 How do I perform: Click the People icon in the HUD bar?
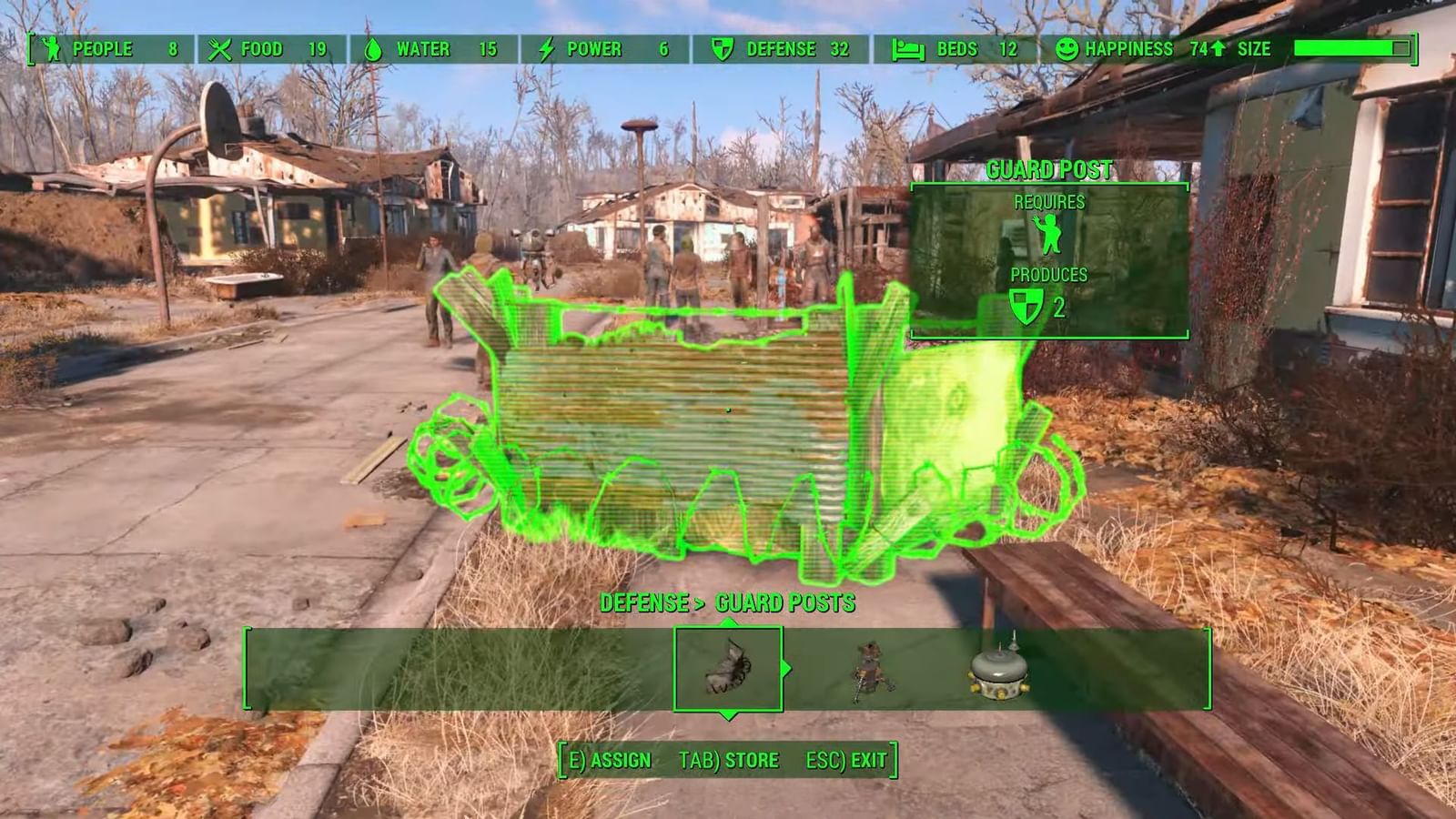(52, 49)
